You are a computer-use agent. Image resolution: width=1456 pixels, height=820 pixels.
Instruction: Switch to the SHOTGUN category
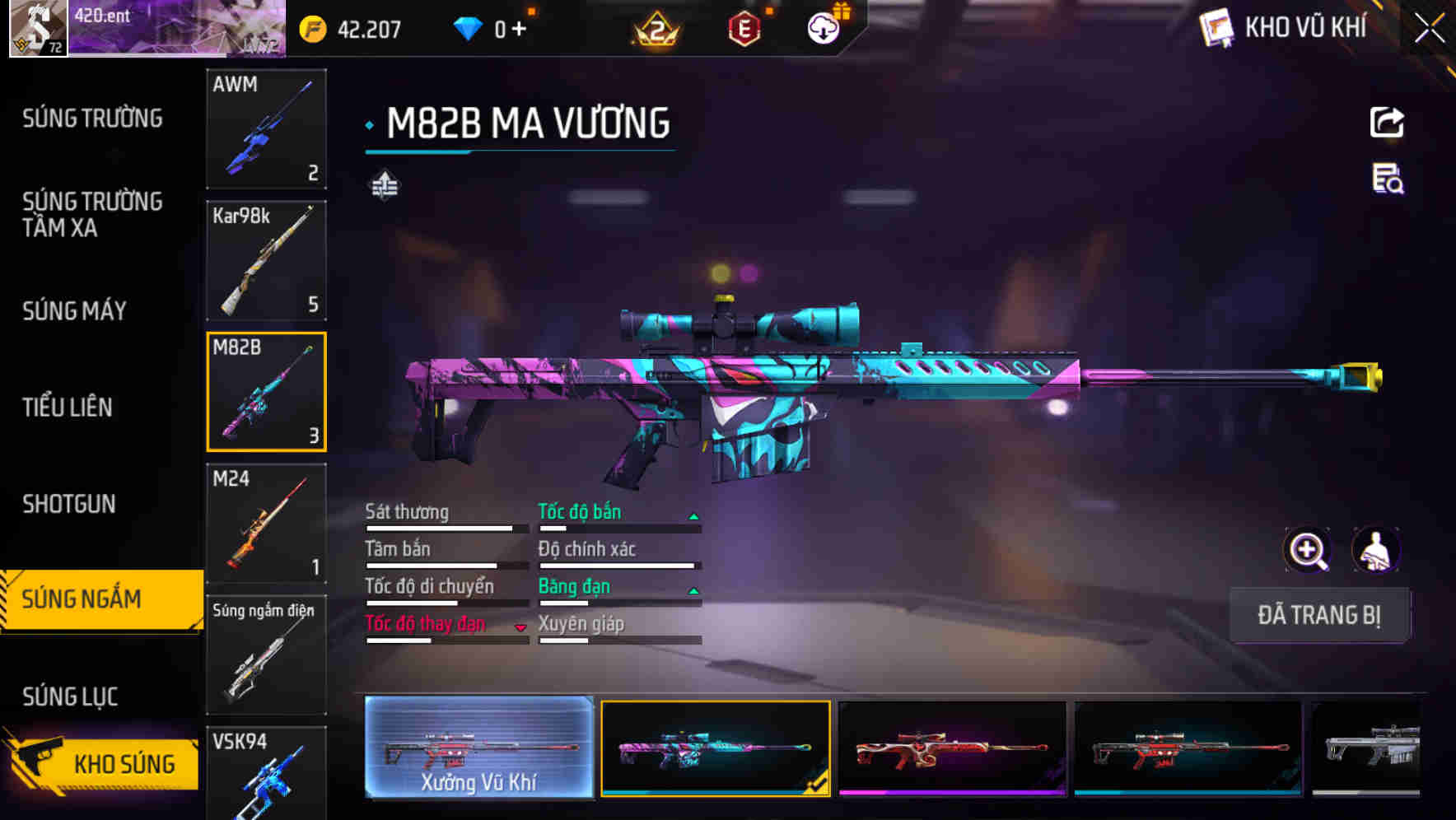[69, 503]
